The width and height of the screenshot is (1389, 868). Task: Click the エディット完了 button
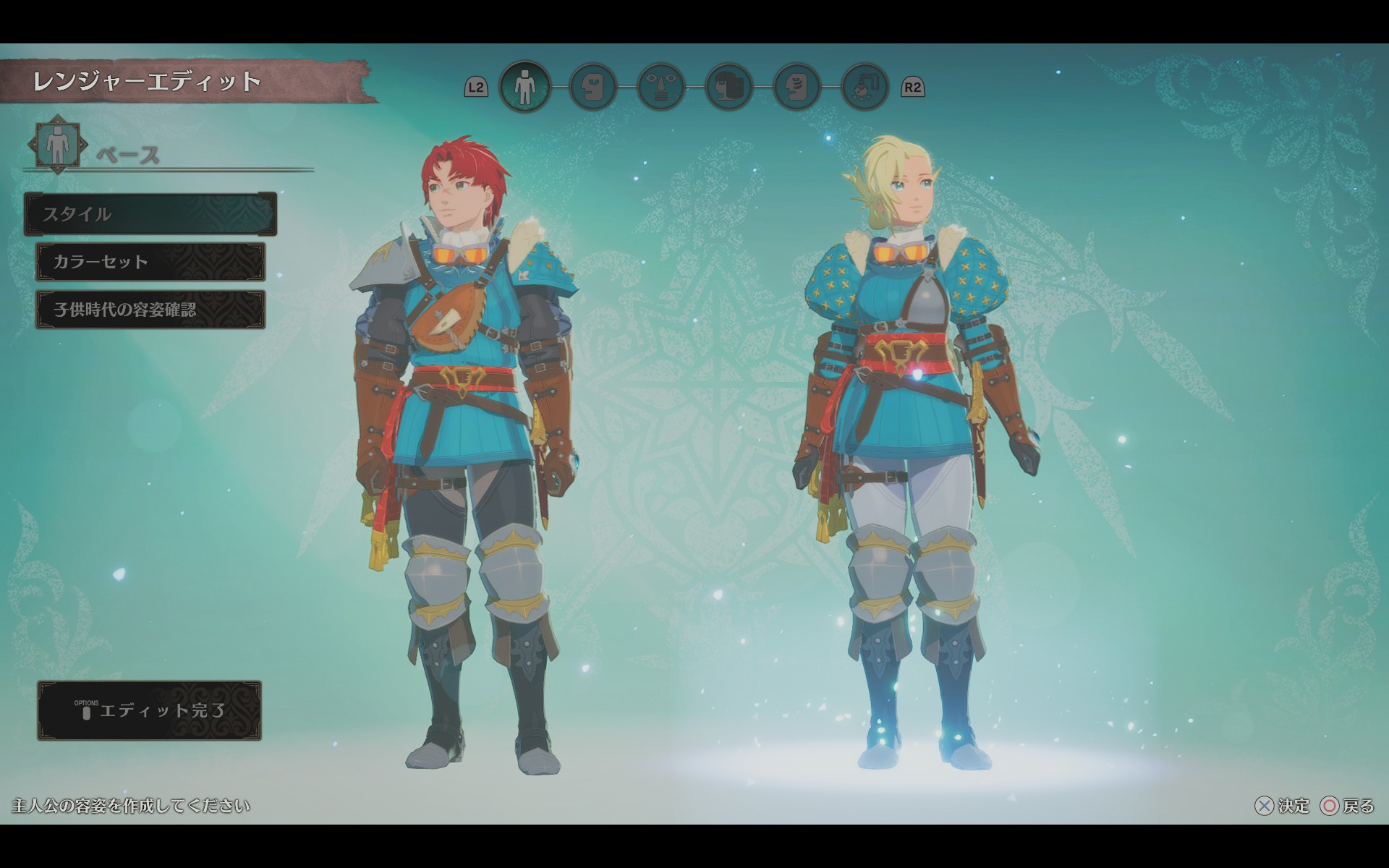pyautogui.click(x=149, y=710)
